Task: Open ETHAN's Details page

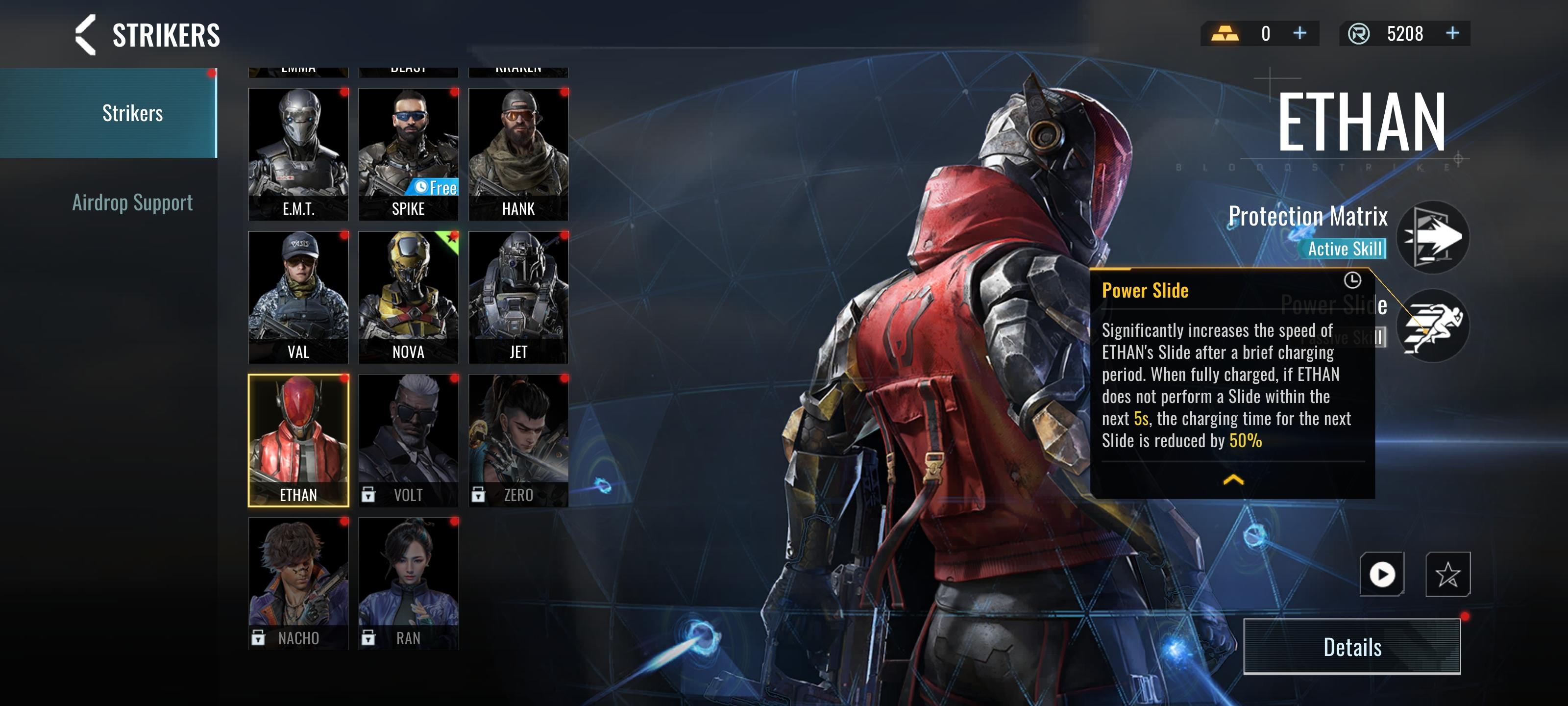Action: 1351,646
